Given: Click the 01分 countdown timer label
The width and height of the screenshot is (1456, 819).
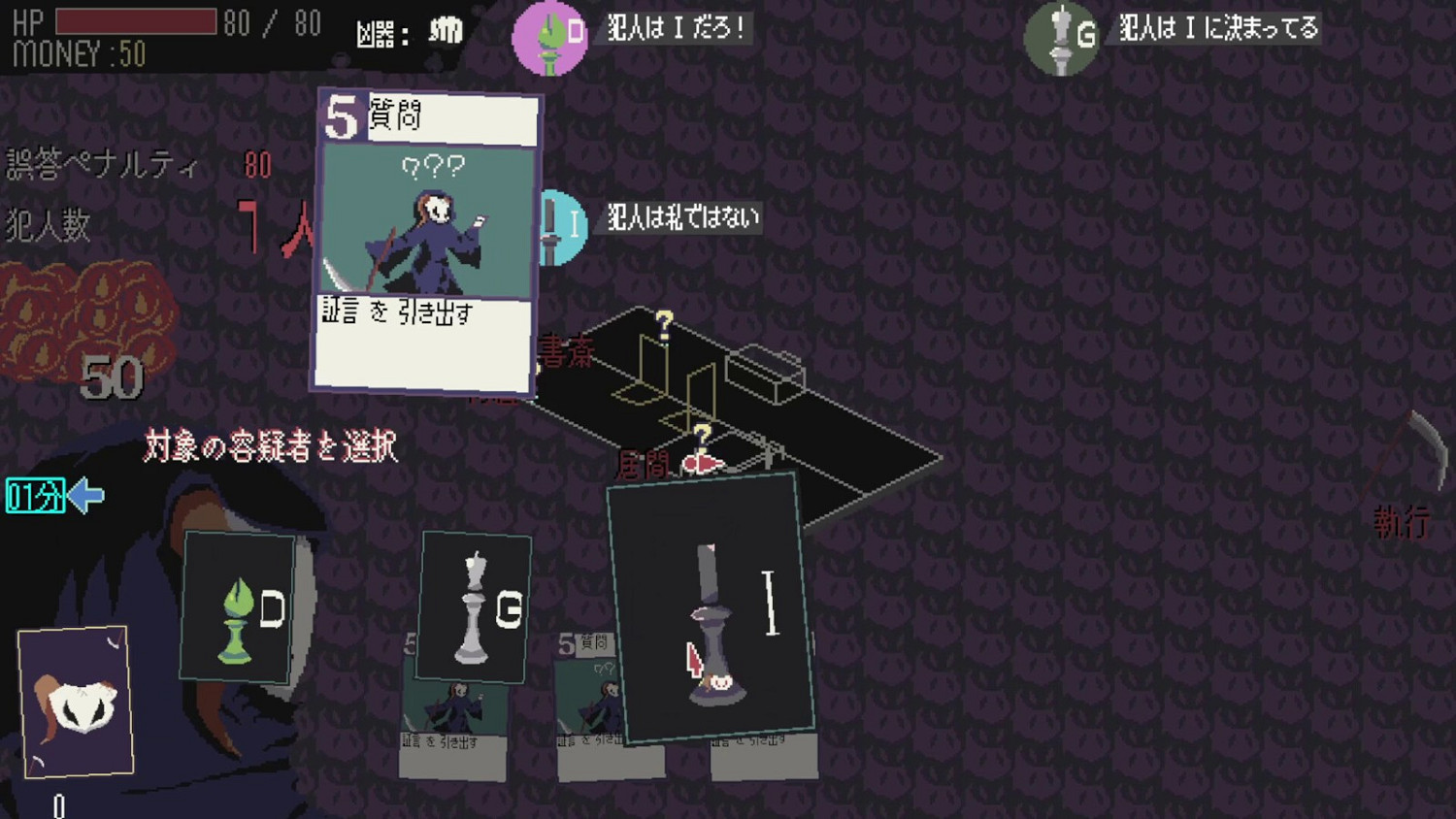Looking at the screenshot, I should pos(34,497).
